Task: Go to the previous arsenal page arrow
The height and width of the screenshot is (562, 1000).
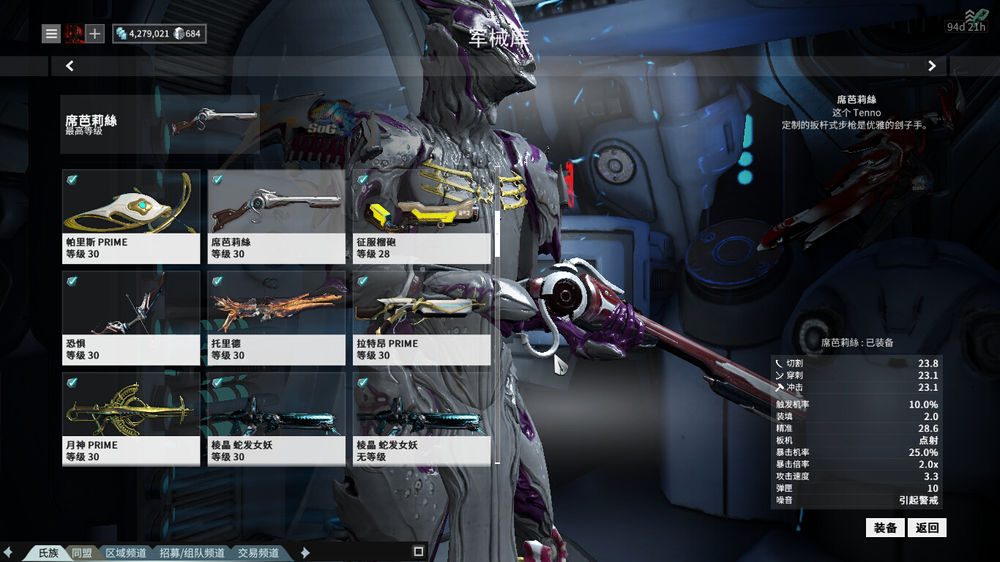Action: click(70, 66)
